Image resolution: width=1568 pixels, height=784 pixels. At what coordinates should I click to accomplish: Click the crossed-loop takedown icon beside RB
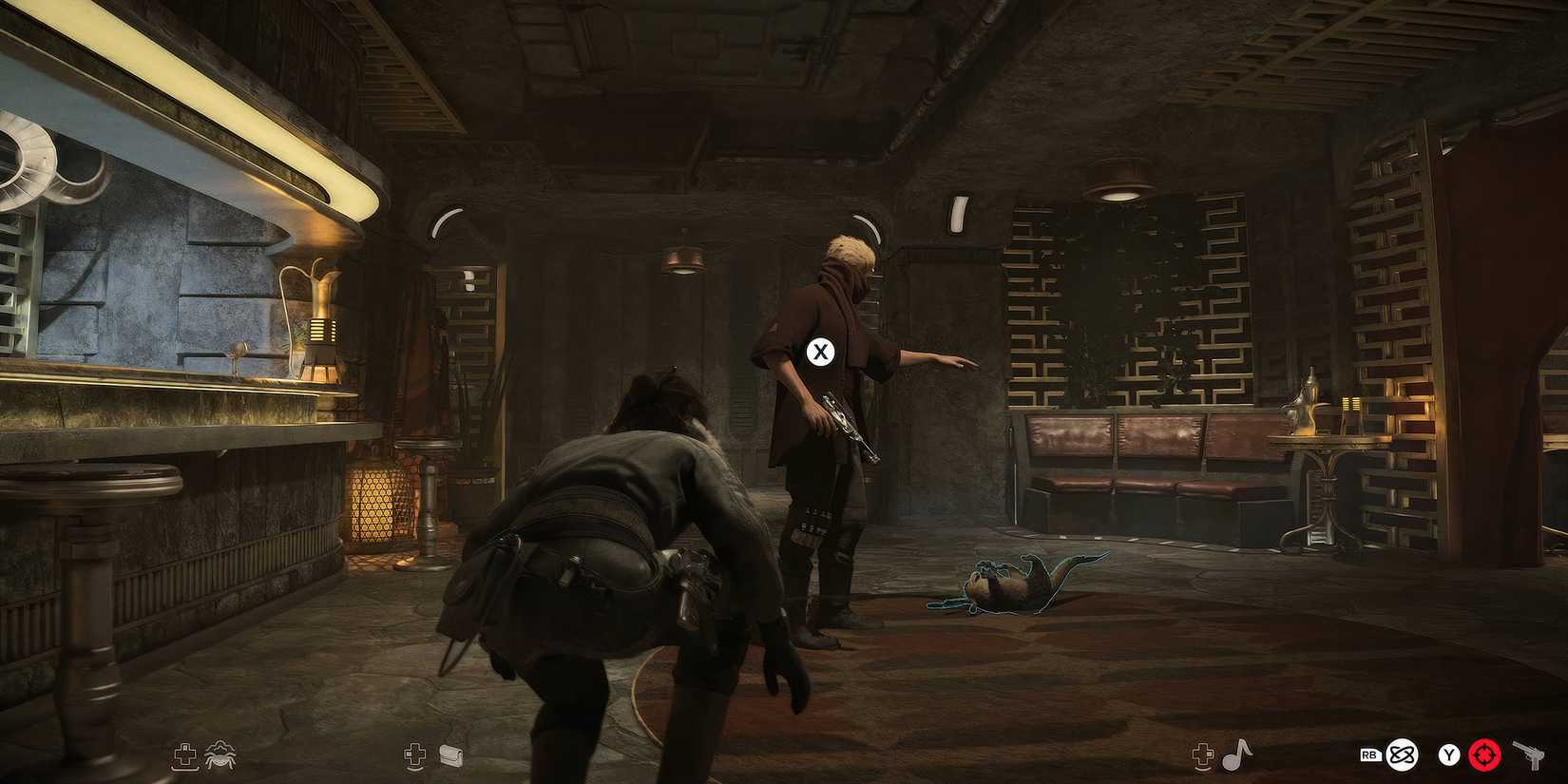tap(1402, 755)
